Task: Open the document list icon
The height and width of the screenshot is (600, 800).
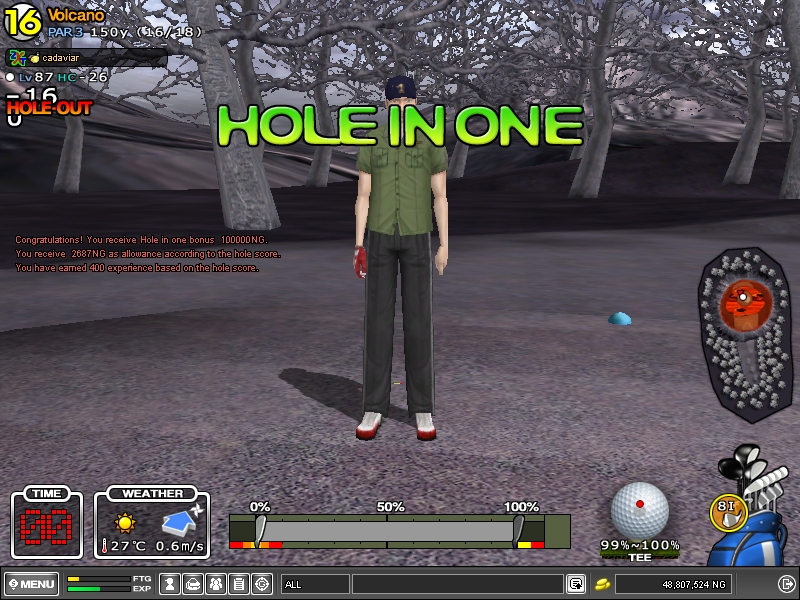Action: 240,583
